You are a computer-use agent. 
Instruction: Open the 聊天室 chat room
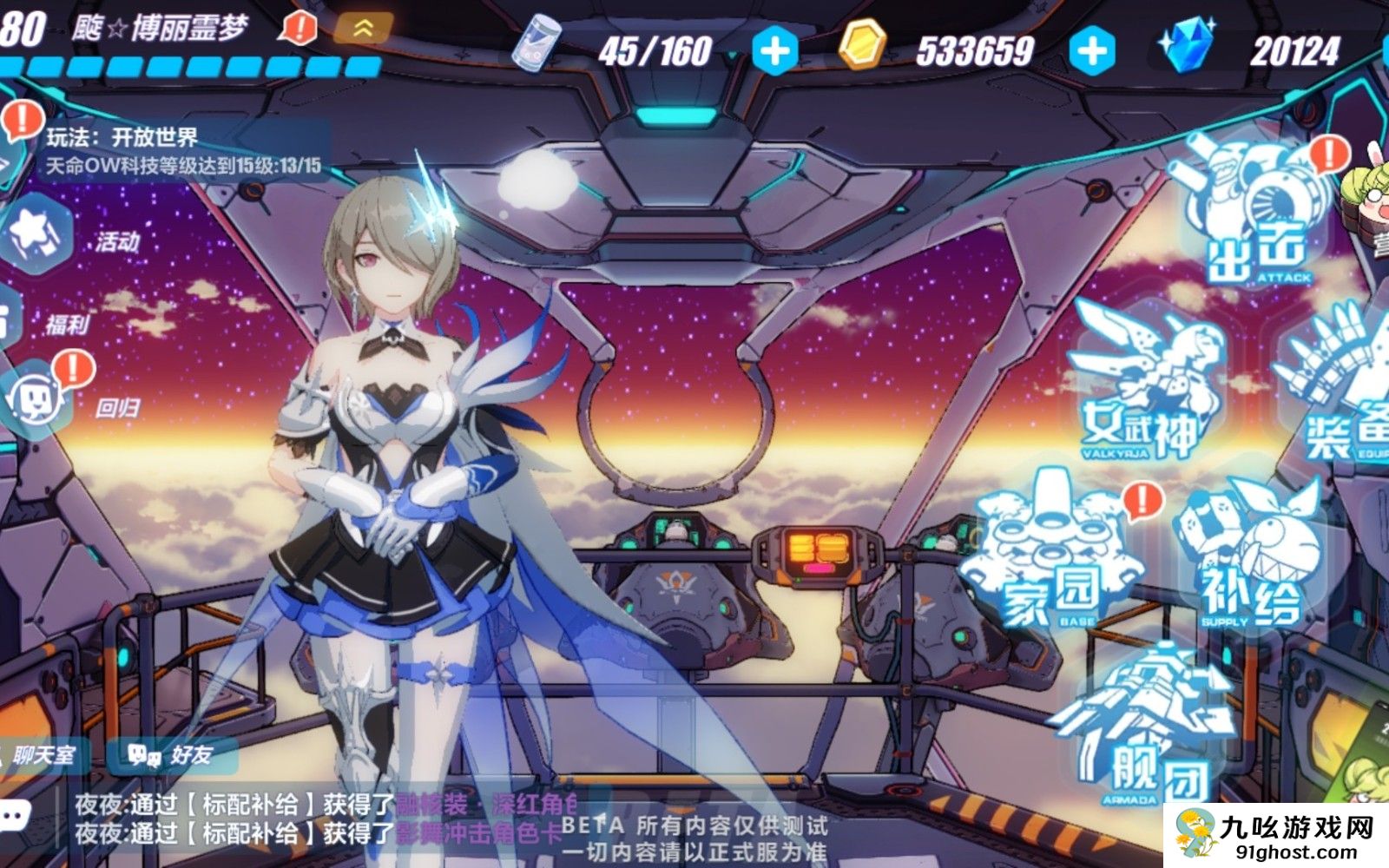(x=42, y=755)
